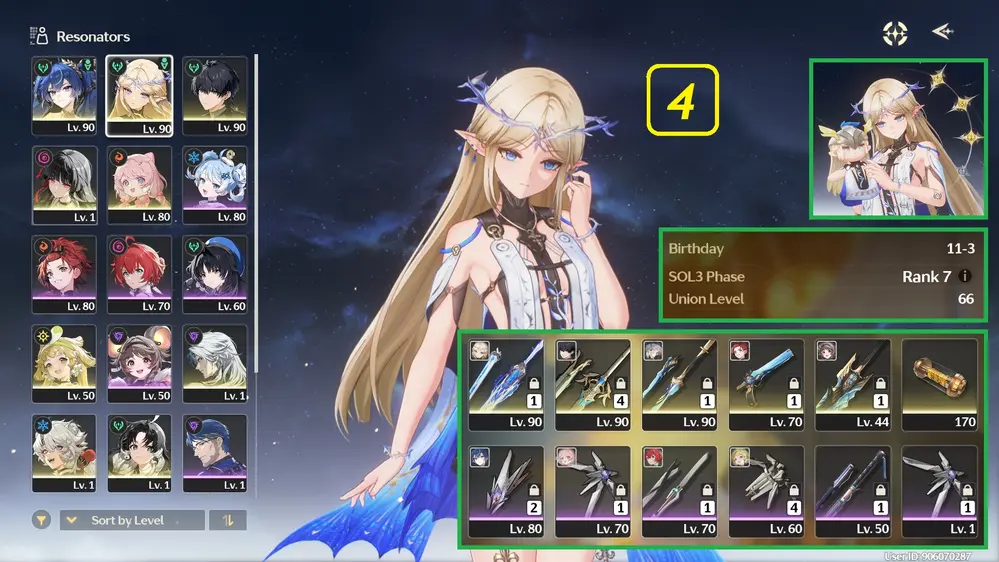
Task: Choose the Lv. 70 red-haired resonator
Action: (139, 274)
